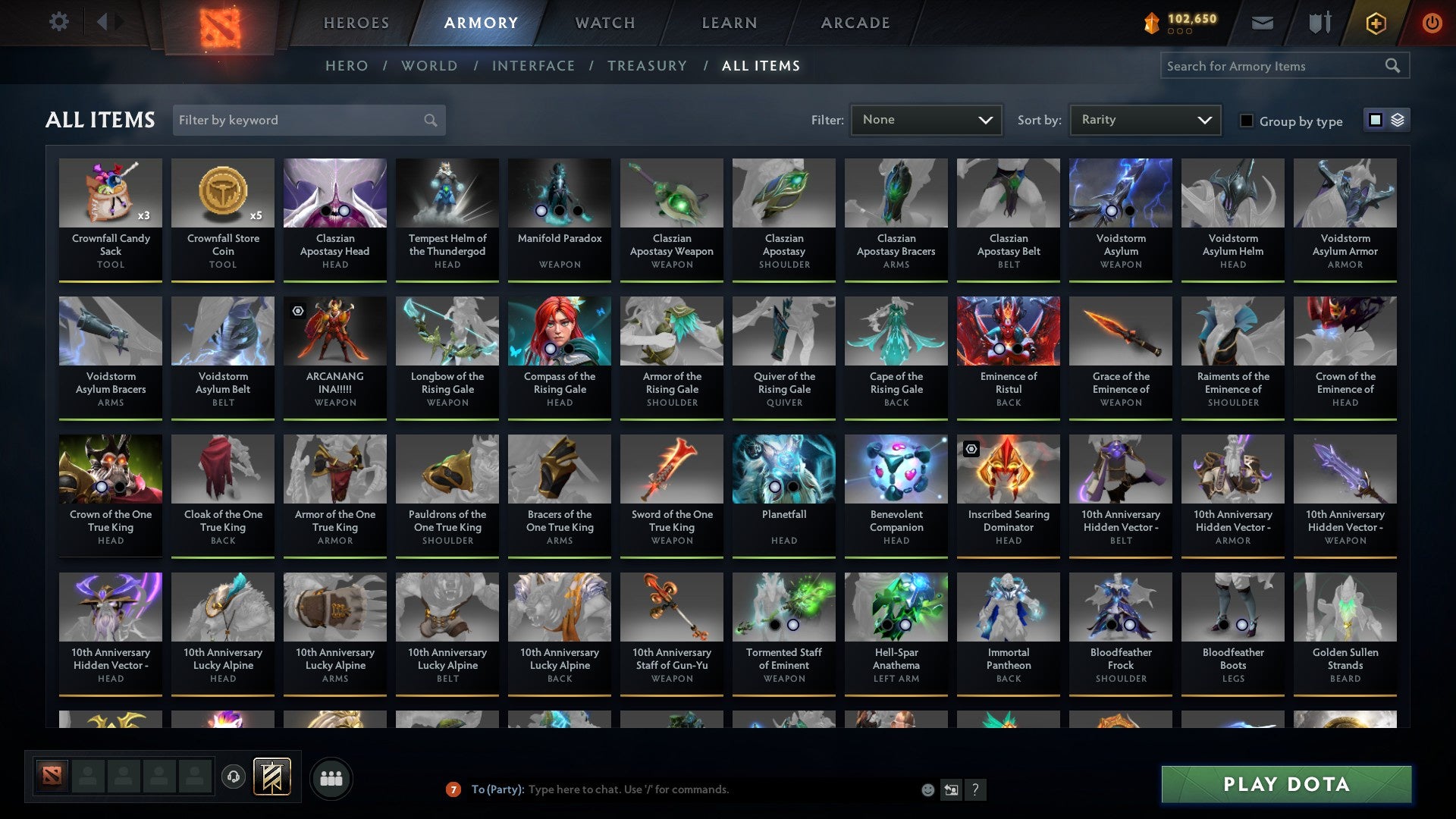Viewport: 1456px width, 819px height.
Task: Enable the Group by type checkbox
Action: [1246, 121]
